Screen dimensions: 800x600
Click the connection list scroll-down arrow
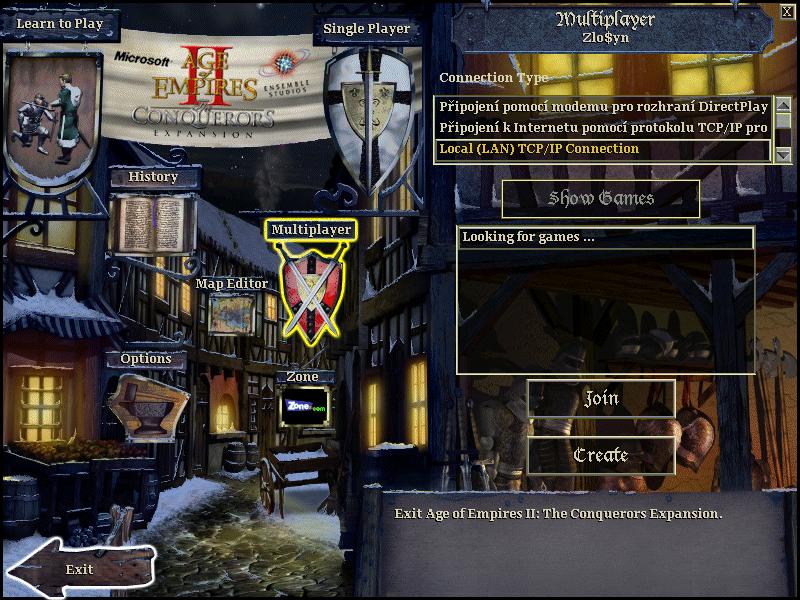point(784,154)
